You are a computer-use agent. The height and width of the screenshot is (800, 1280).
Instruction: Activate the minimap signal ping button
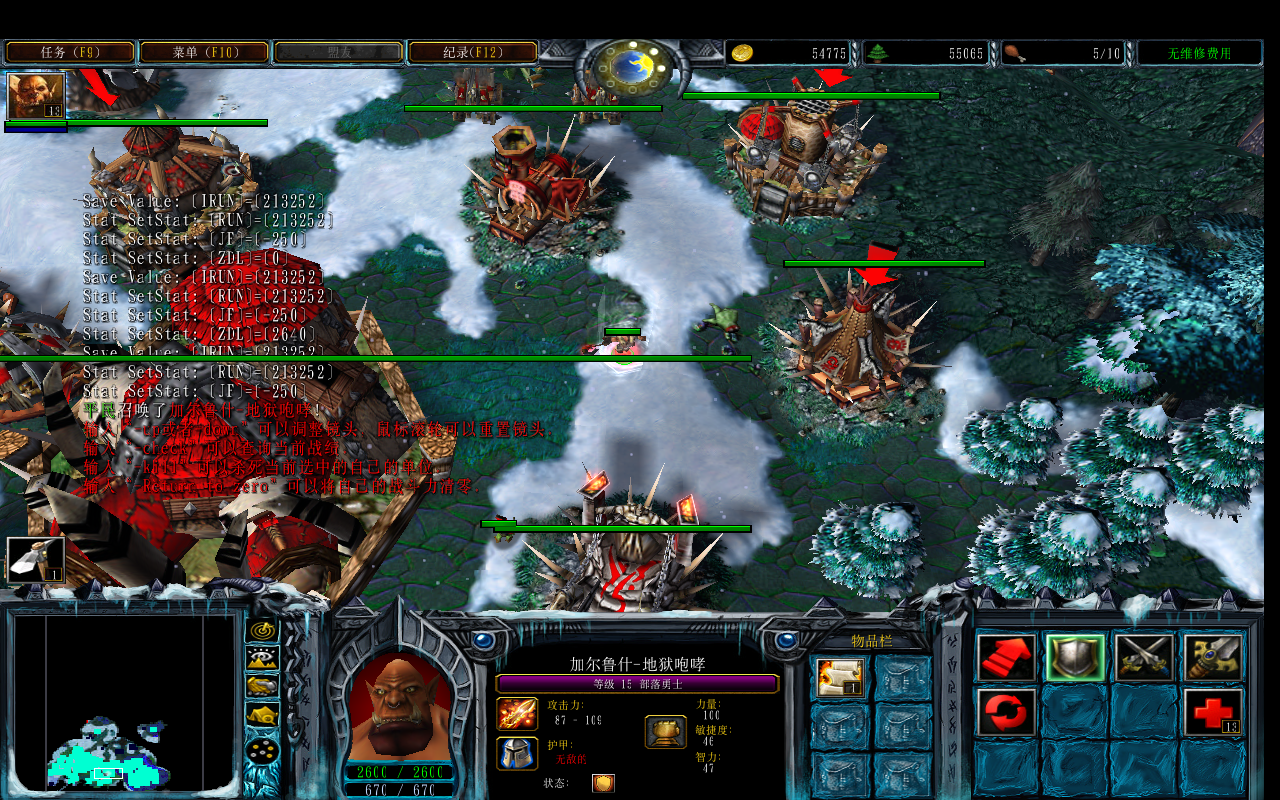(262, 630)
